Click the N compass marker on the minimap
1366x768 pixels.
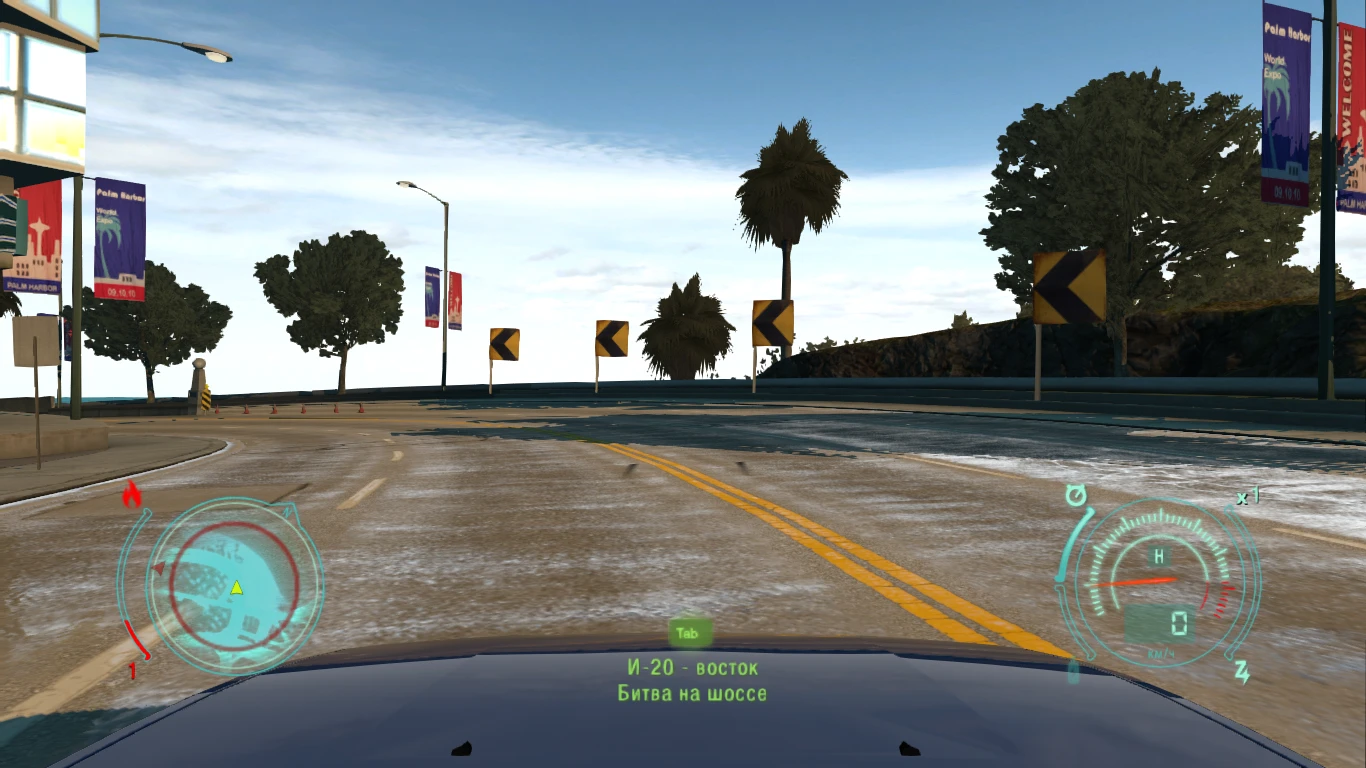click(285, 513)
